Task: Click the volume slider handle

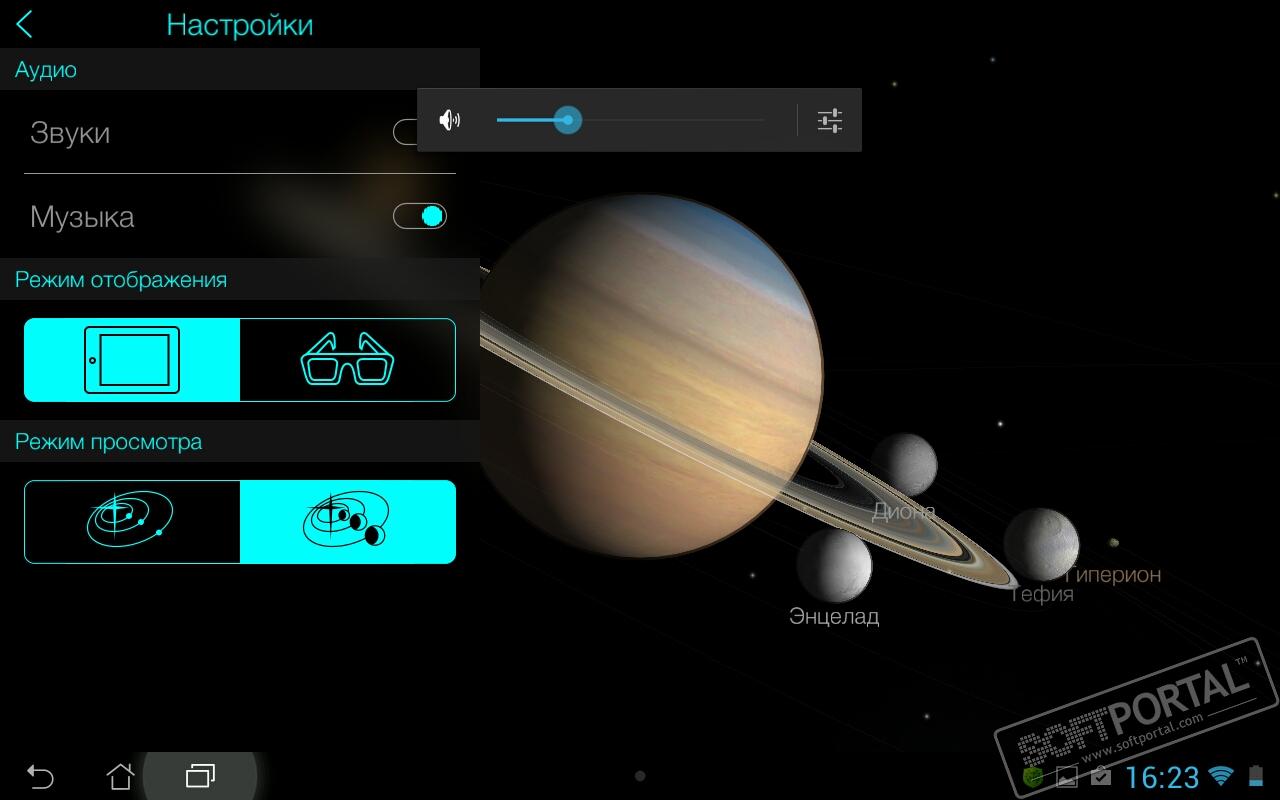Action: 568,121
